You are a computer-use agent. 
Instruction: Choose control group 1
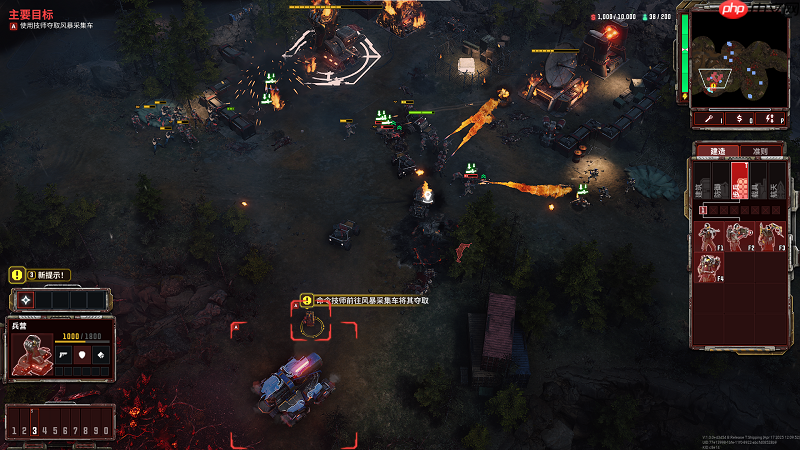pos(13,430)
